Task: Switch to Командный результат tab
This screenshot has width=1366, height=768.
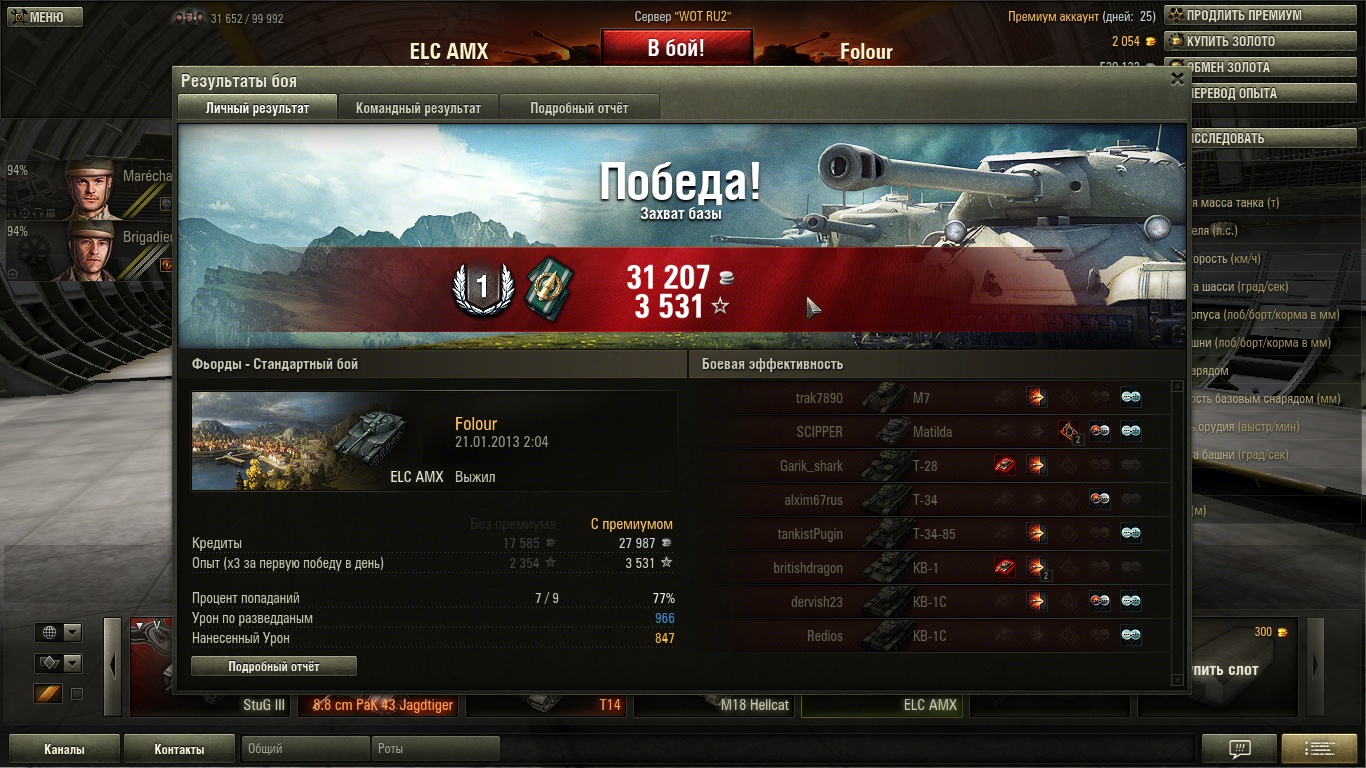Action: pyautogui.click(x=418, y=108)
